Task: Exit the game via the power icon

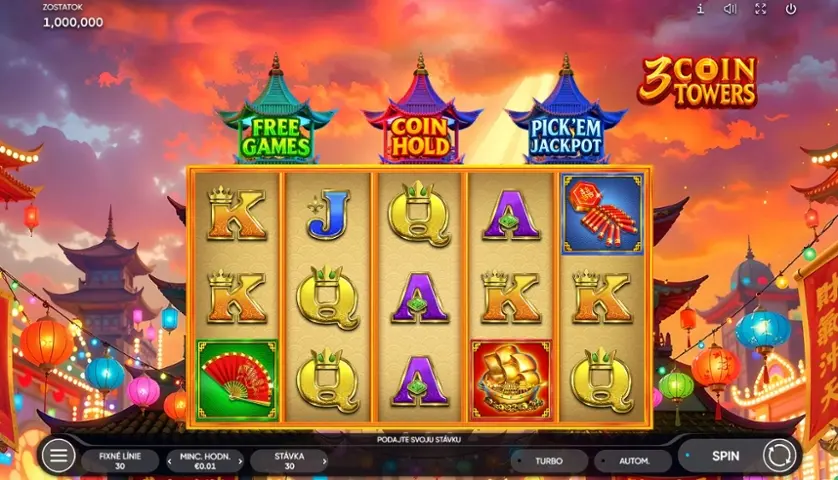Action: pyautogui.click(x=790, y=9)
